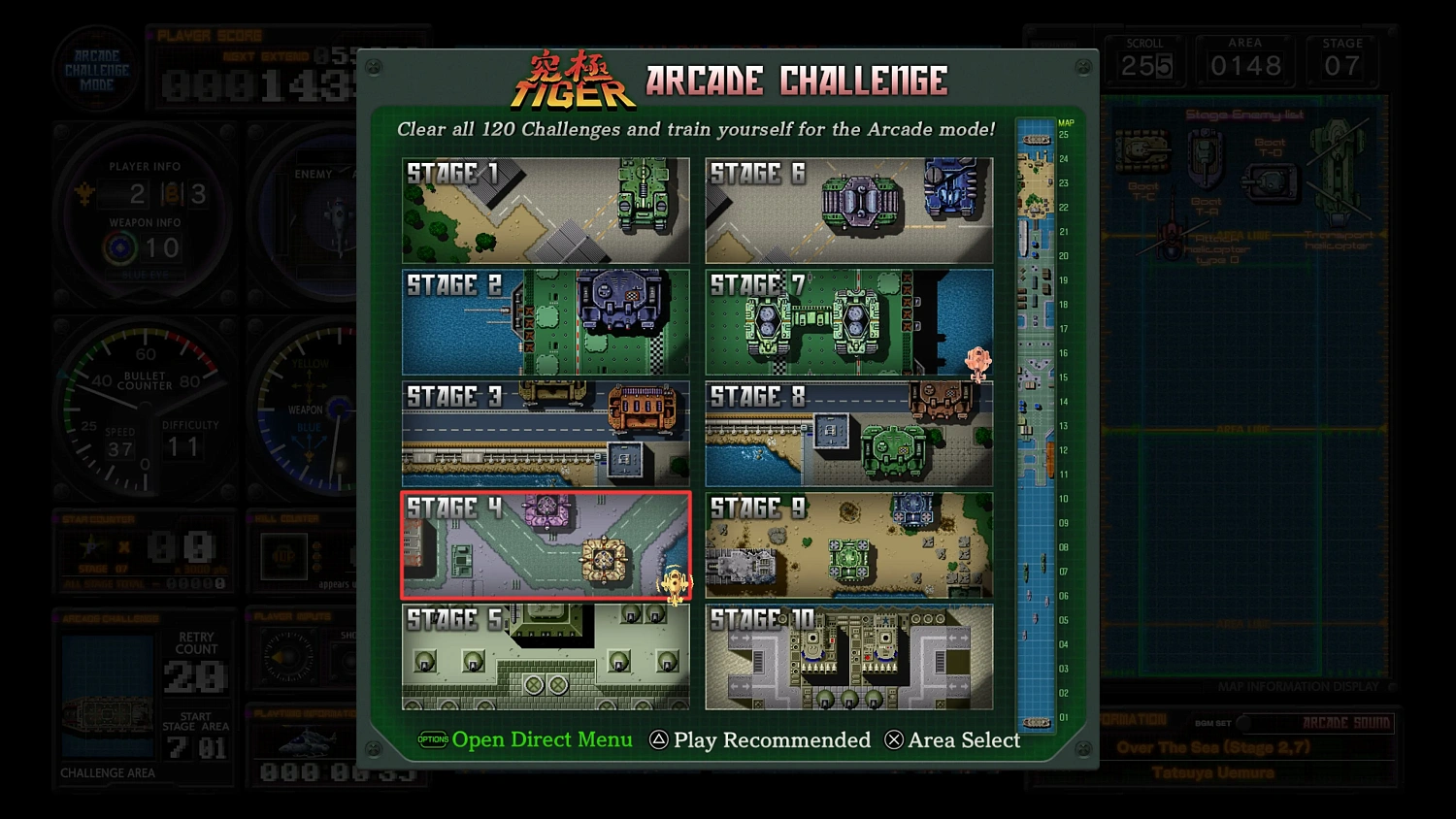This screenshot has width=1456, height=819.
Task: Click the triangle button icon beside Play Recommended
Action: pyautogui.click(x=659, y=739)
